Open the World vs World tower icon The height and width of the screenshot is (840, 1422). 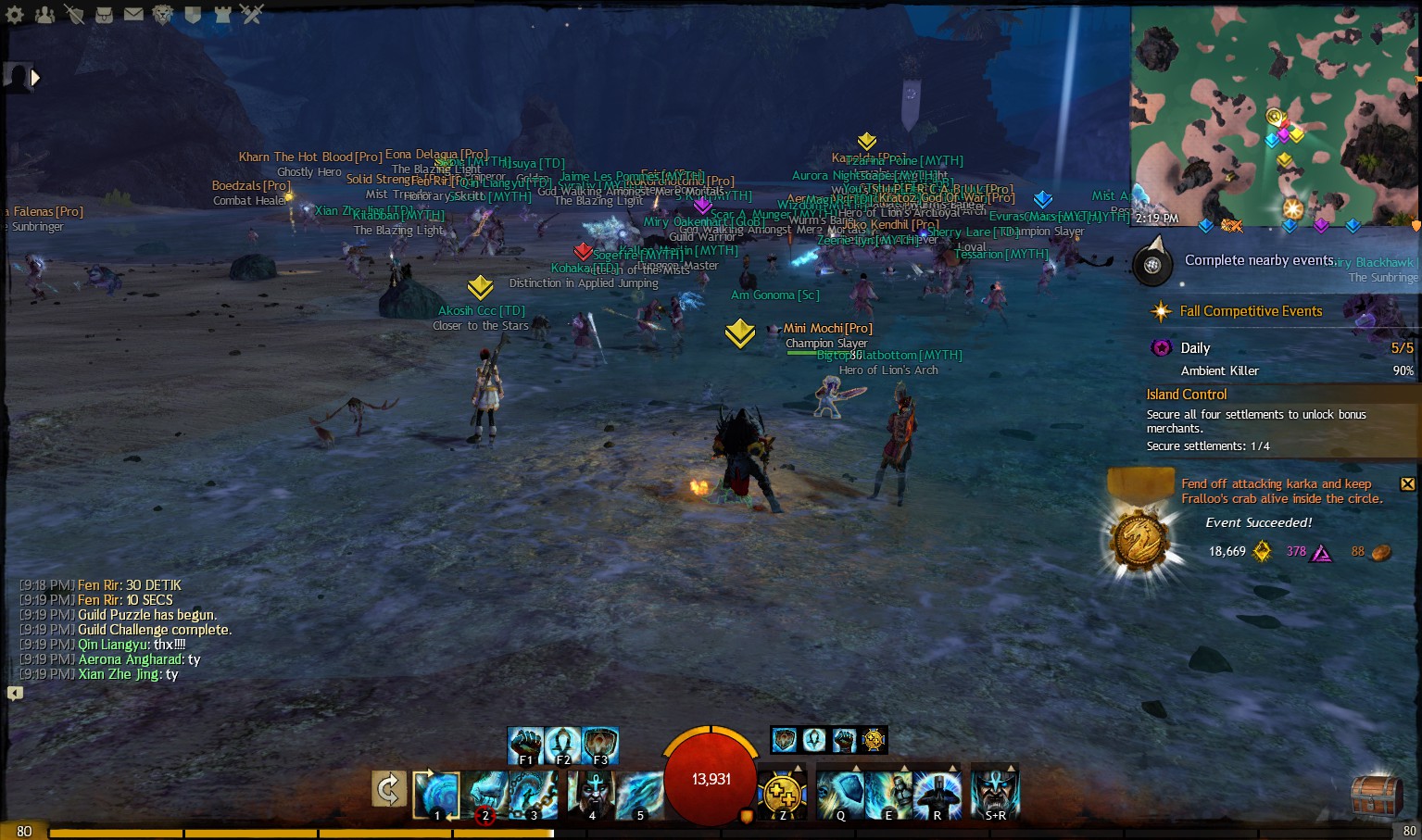[x=222, y=15]
